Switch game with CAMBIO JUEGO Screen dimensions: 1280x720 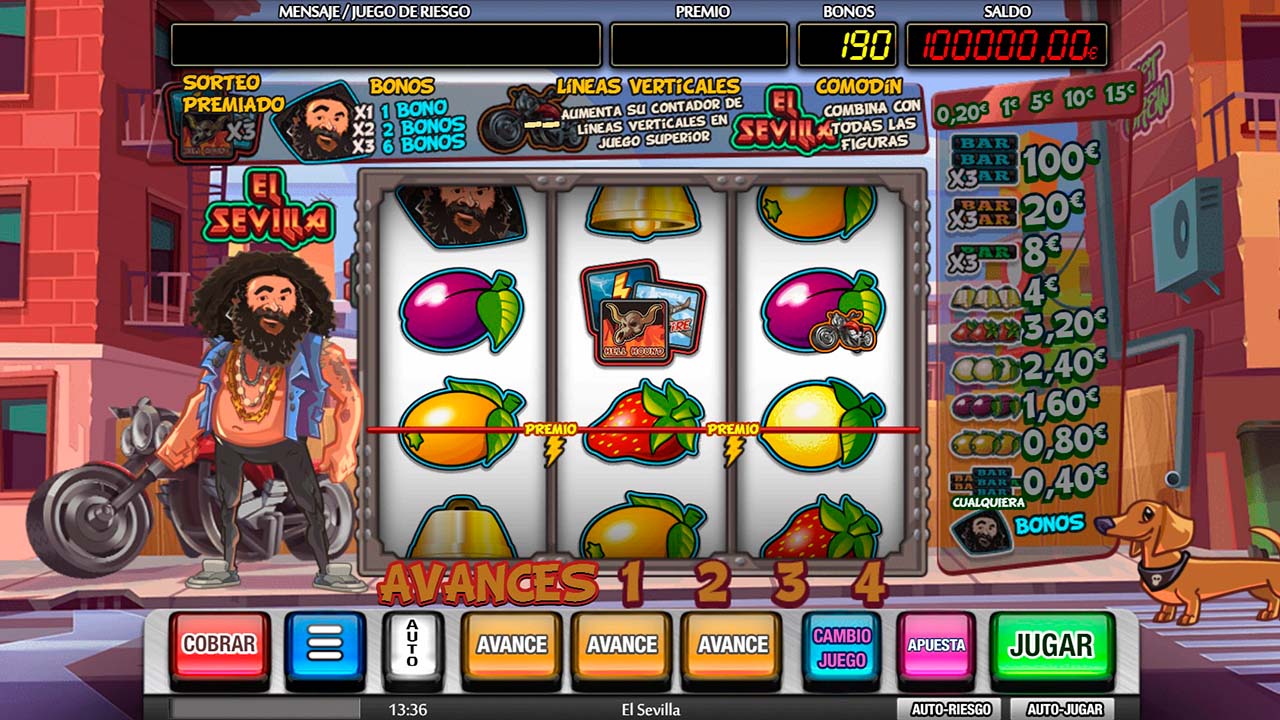click(842, 647)
